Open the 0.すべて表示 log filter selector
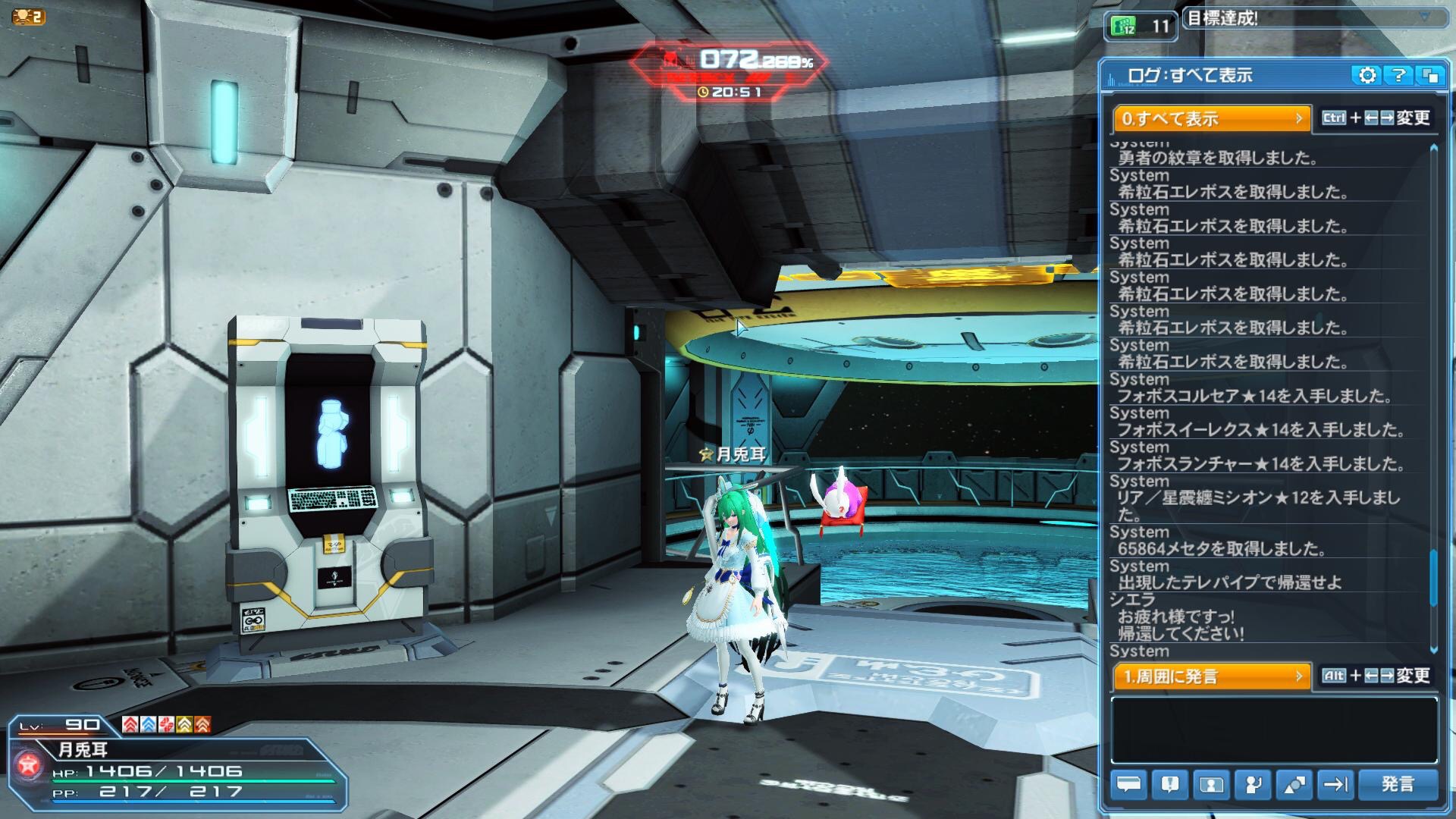This screenshot has width=1456, height=819. [x=1211, y=118]
